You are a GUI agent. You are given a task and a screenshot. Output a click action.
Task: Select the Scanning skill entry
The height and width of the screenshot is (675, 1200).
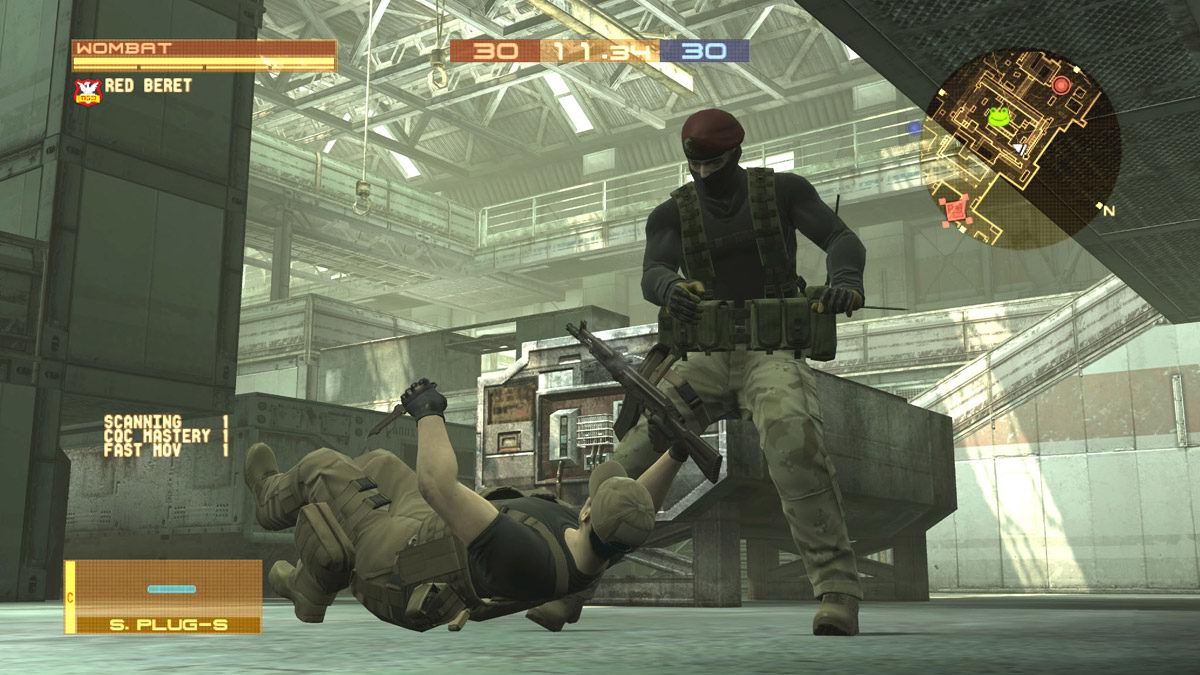[x=166, y=423]
